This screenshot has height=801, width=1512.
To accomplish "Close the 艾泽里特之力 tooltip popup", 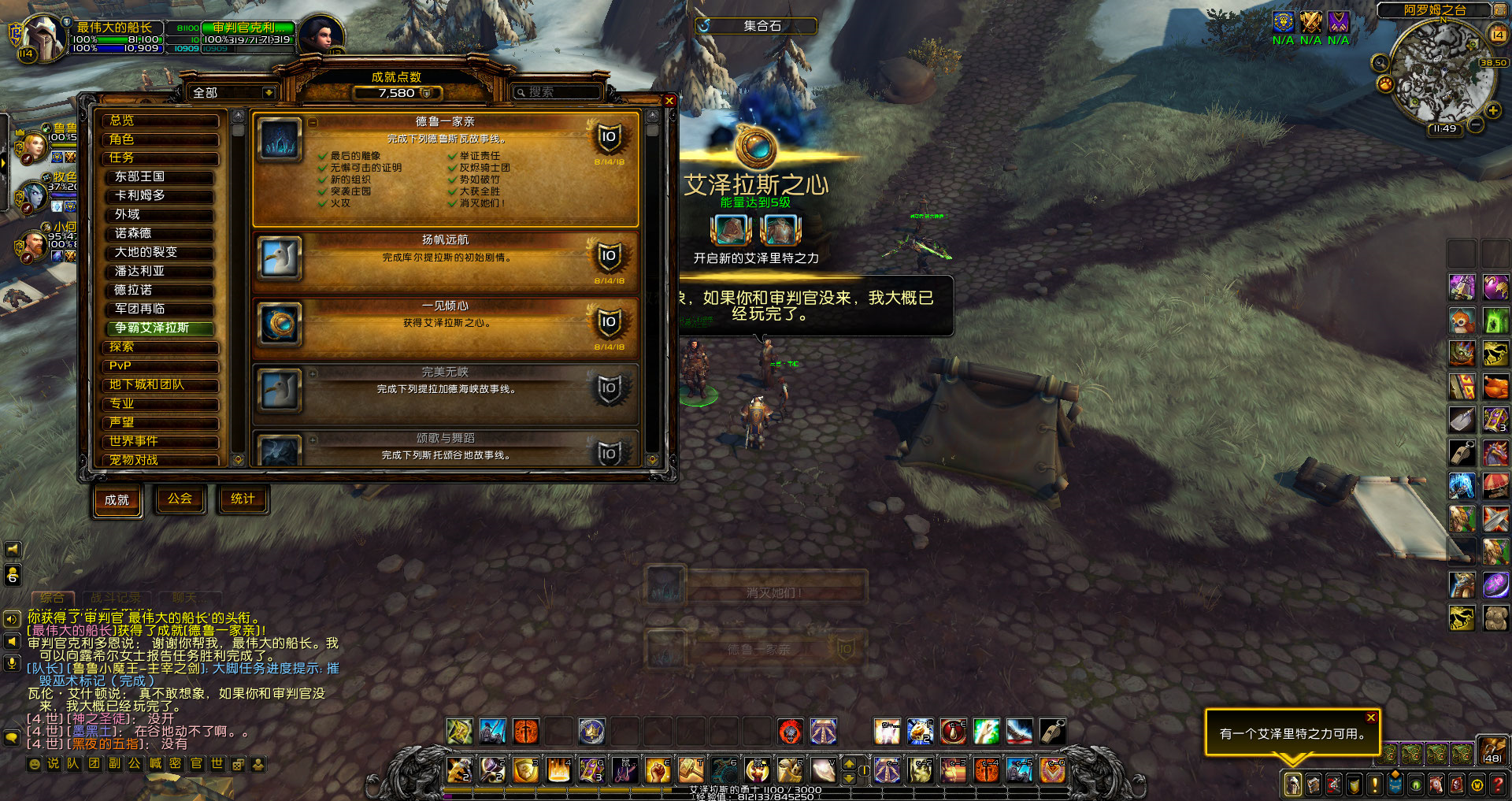I will click(1371, 718).
